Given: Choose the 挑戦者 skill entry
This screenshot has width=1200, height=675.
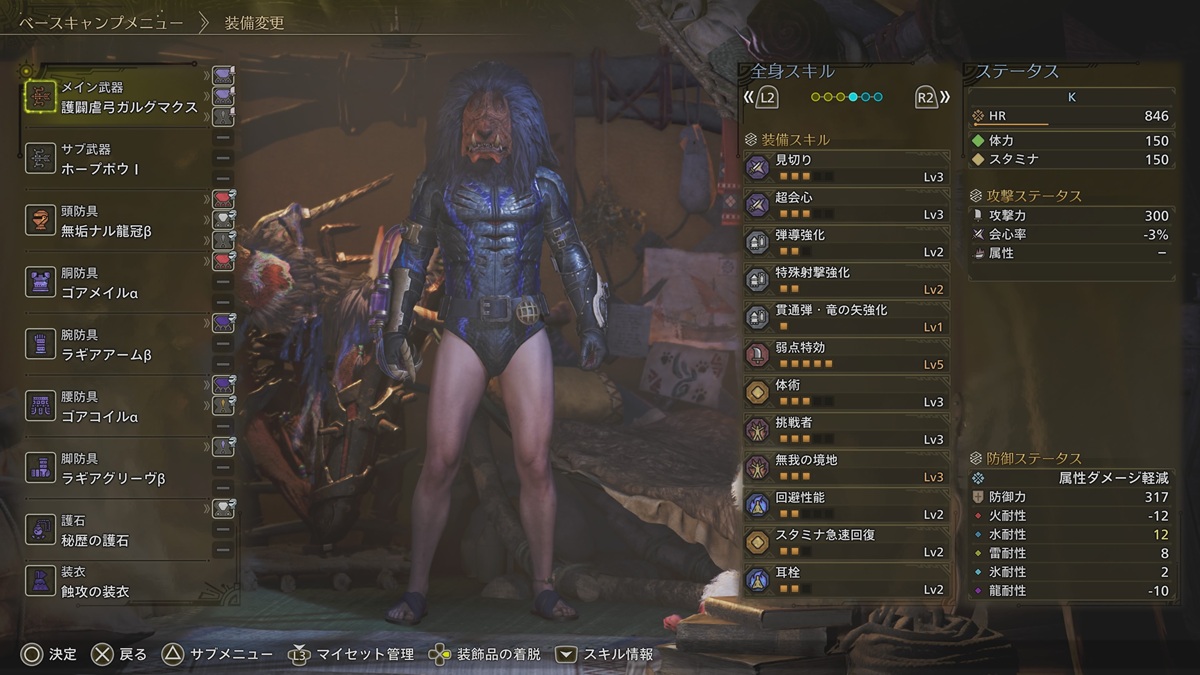Looking at the screenshot, I should click(846, 429).
